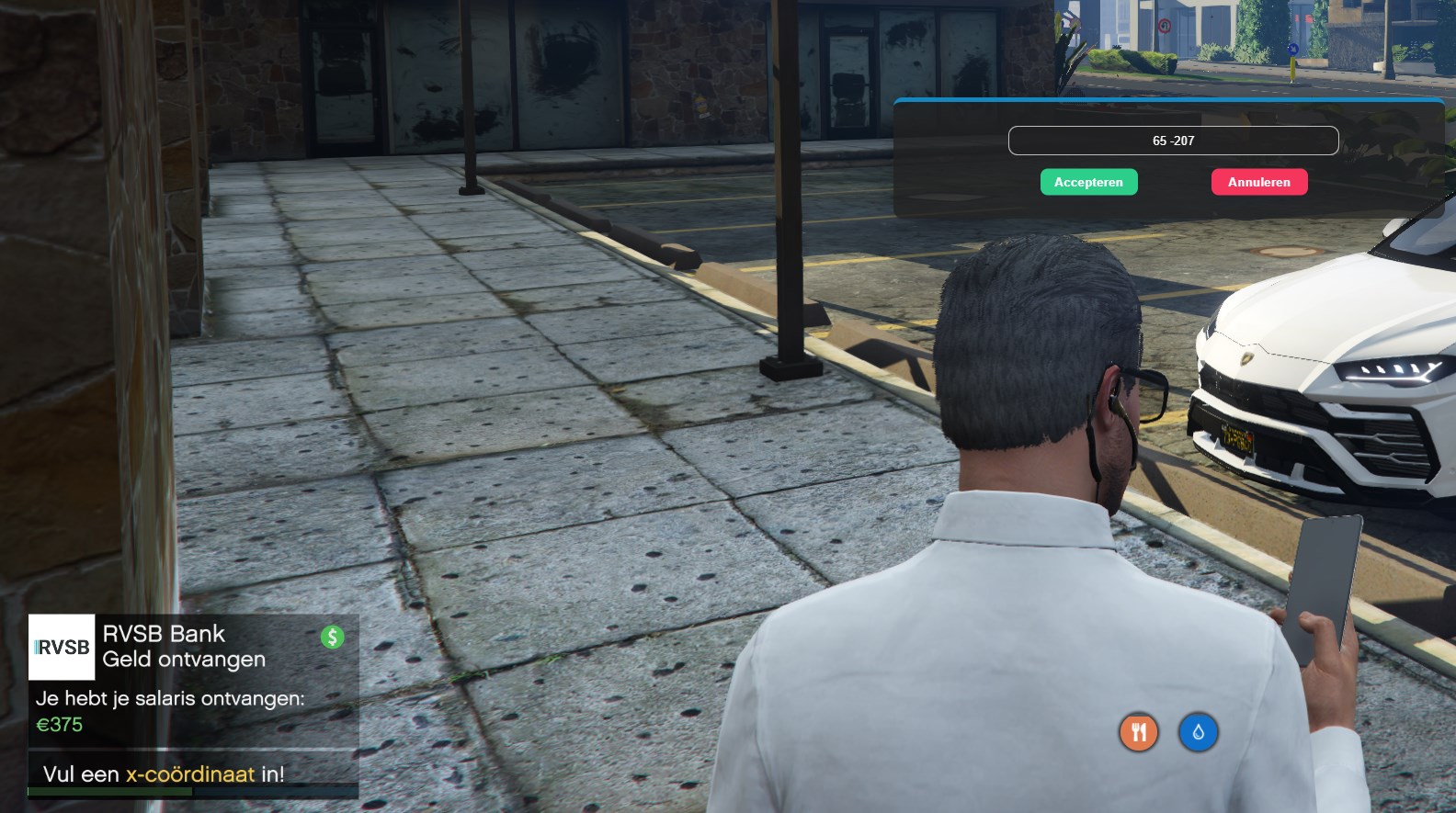Viewport: 1456px width, 813px height.
Task: Open the RVSB Bank salary notification
Action: tap(193, 678)
